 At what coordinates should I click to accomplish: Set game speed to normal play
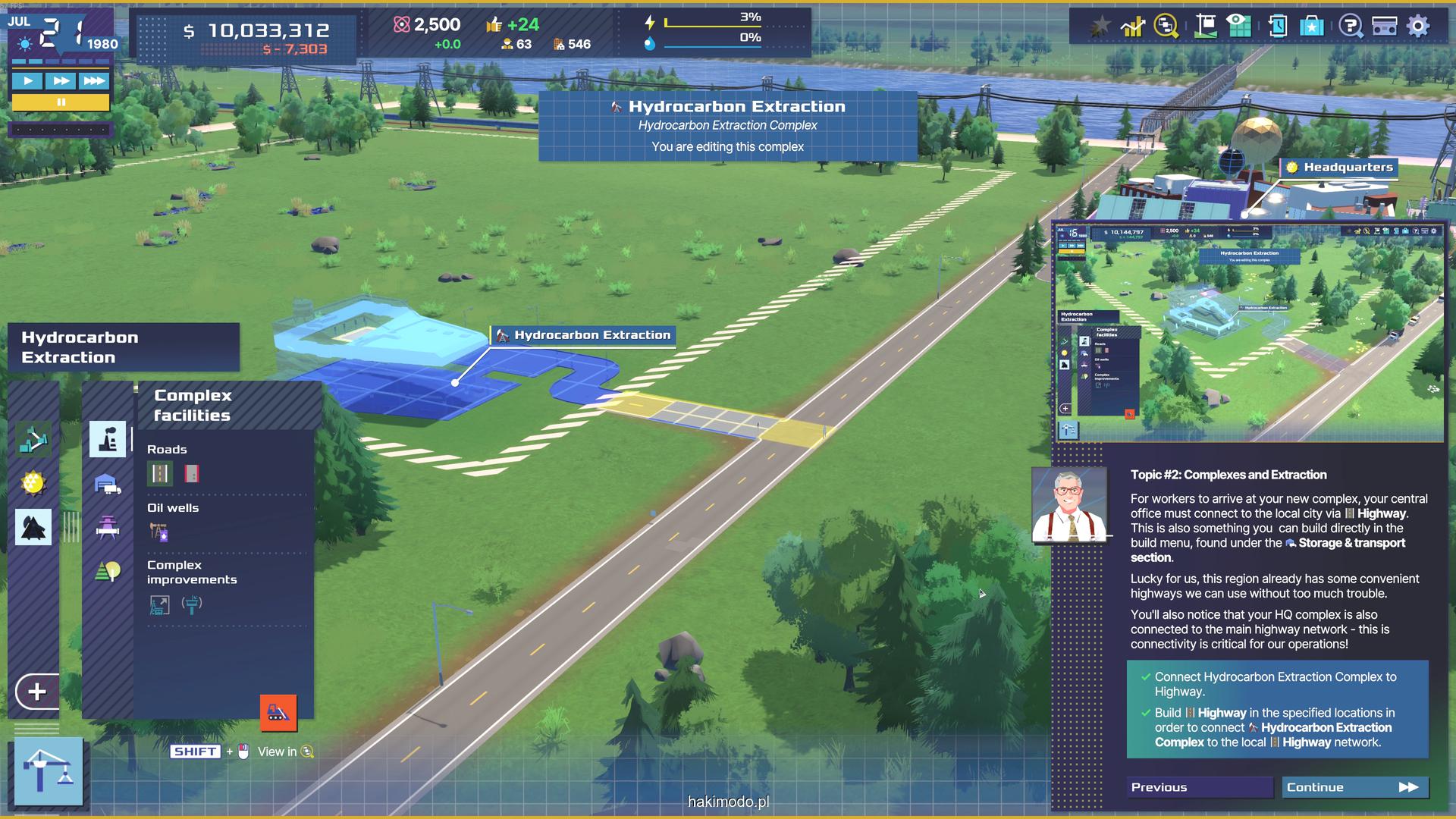pos(28,80)
